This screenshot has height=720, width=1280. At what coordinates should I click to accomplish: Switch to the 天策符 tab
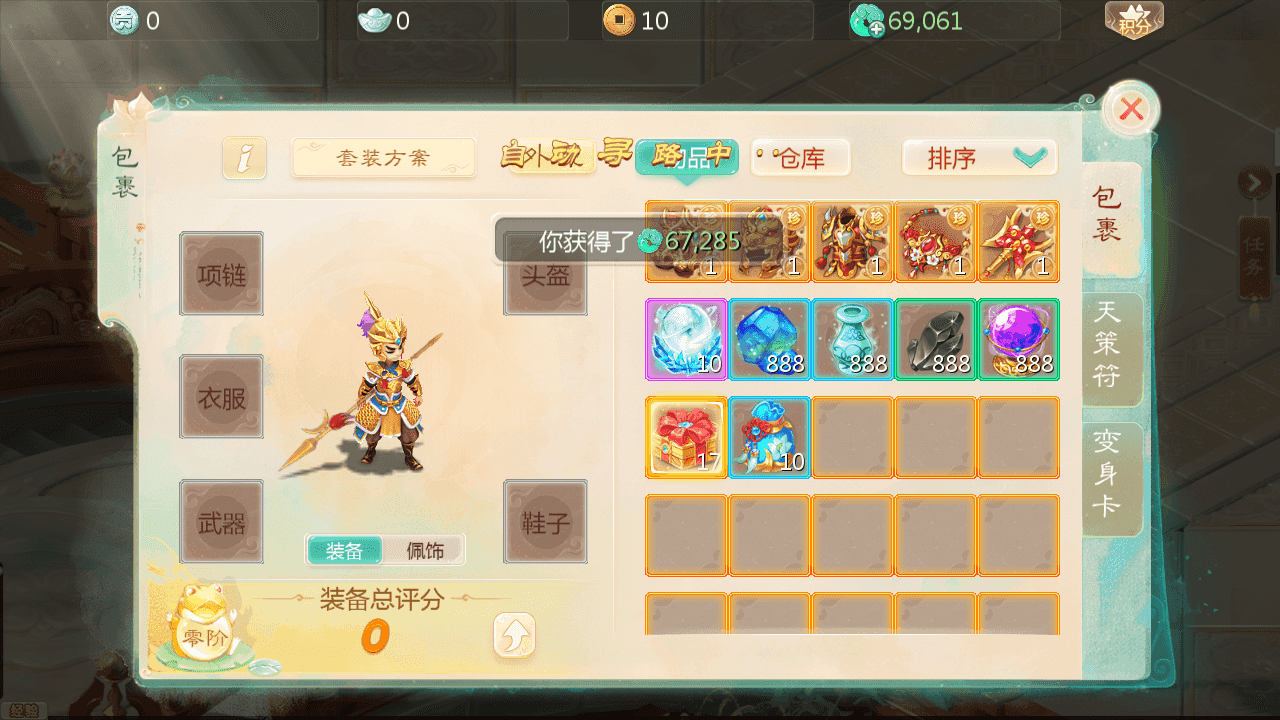(x=1112, y=347)
